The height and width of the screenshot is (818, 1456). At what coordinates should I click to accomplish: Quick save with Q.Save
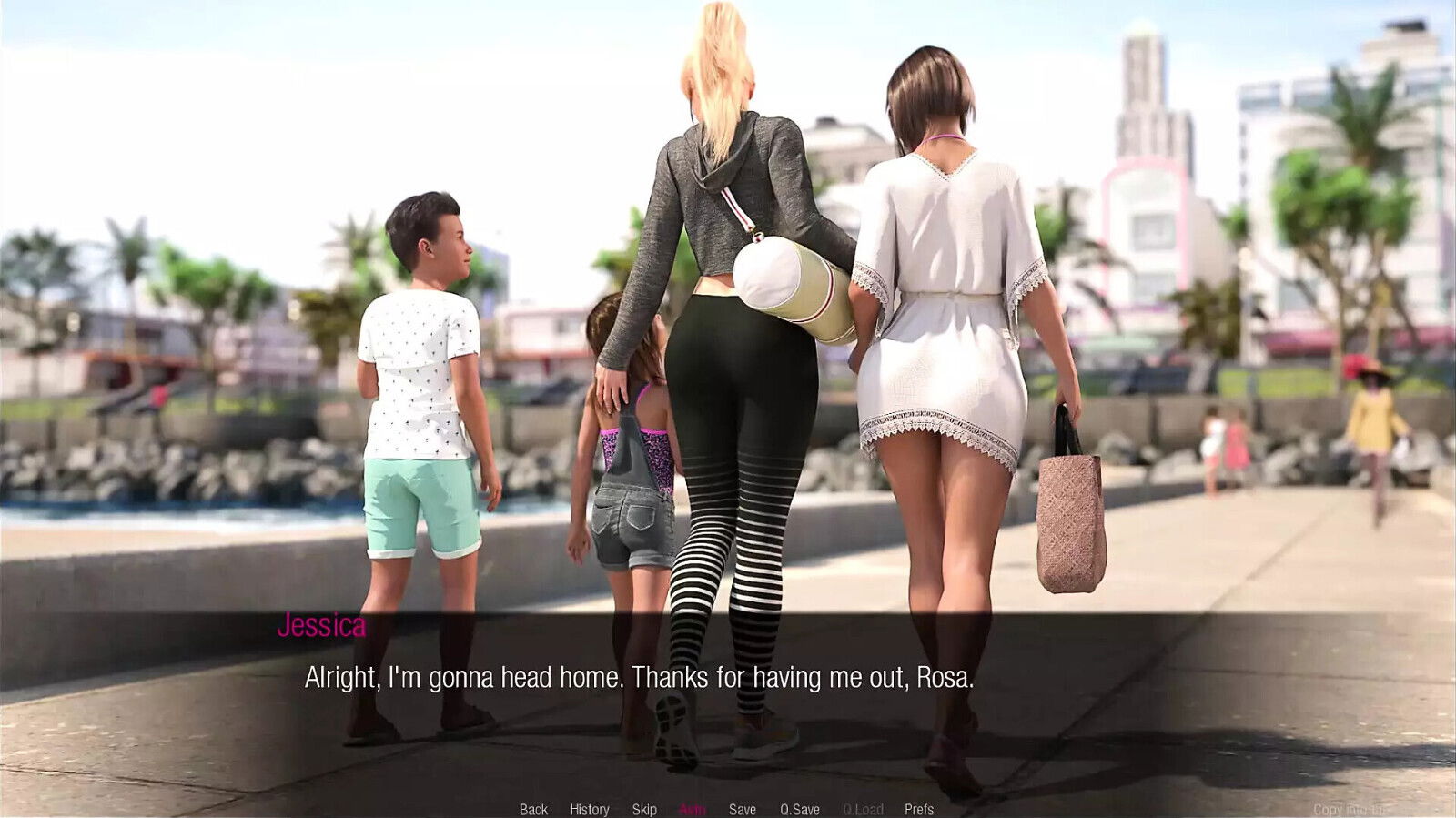coord(800,809)
